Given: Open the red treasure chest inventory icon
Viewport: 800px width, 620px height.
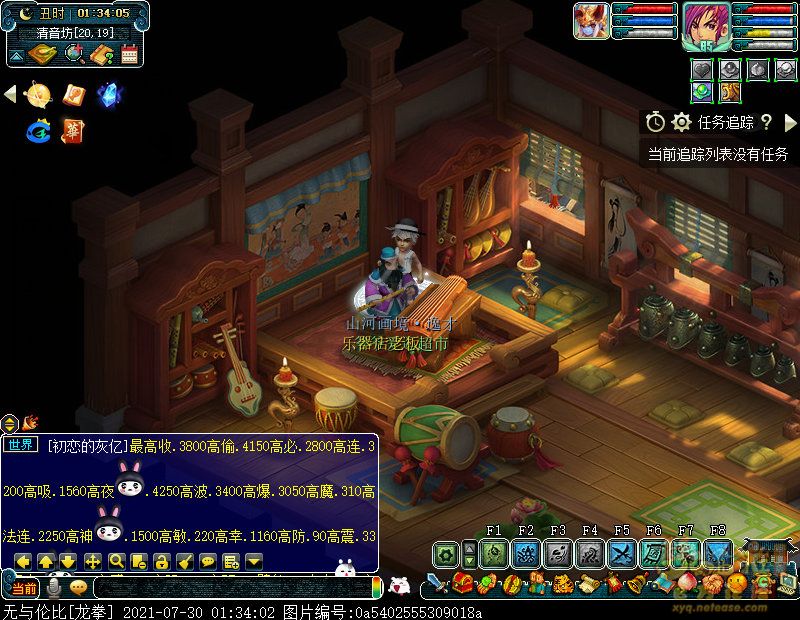Looking at the screenshot, I should click(461, 583).
